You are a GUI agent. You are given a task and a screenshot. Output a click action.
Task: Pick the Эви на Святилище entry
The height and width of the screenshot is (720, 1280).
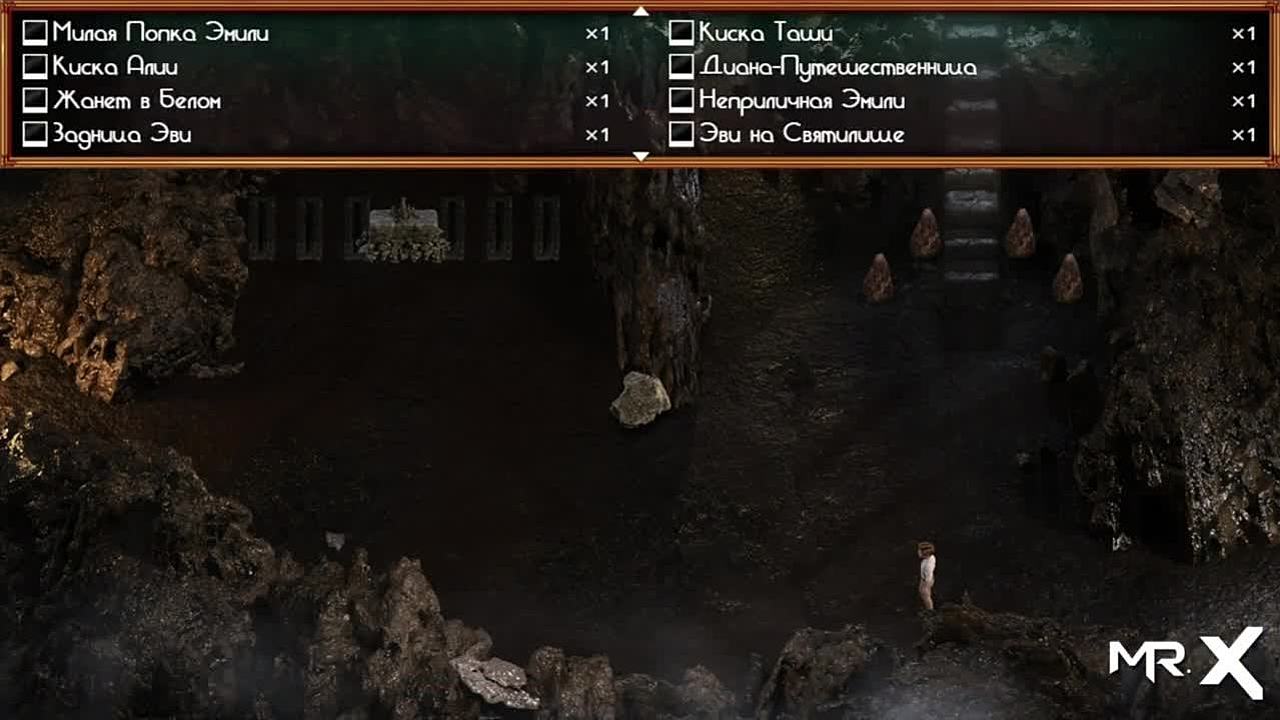pyautogui.click(x=801, y=135)
